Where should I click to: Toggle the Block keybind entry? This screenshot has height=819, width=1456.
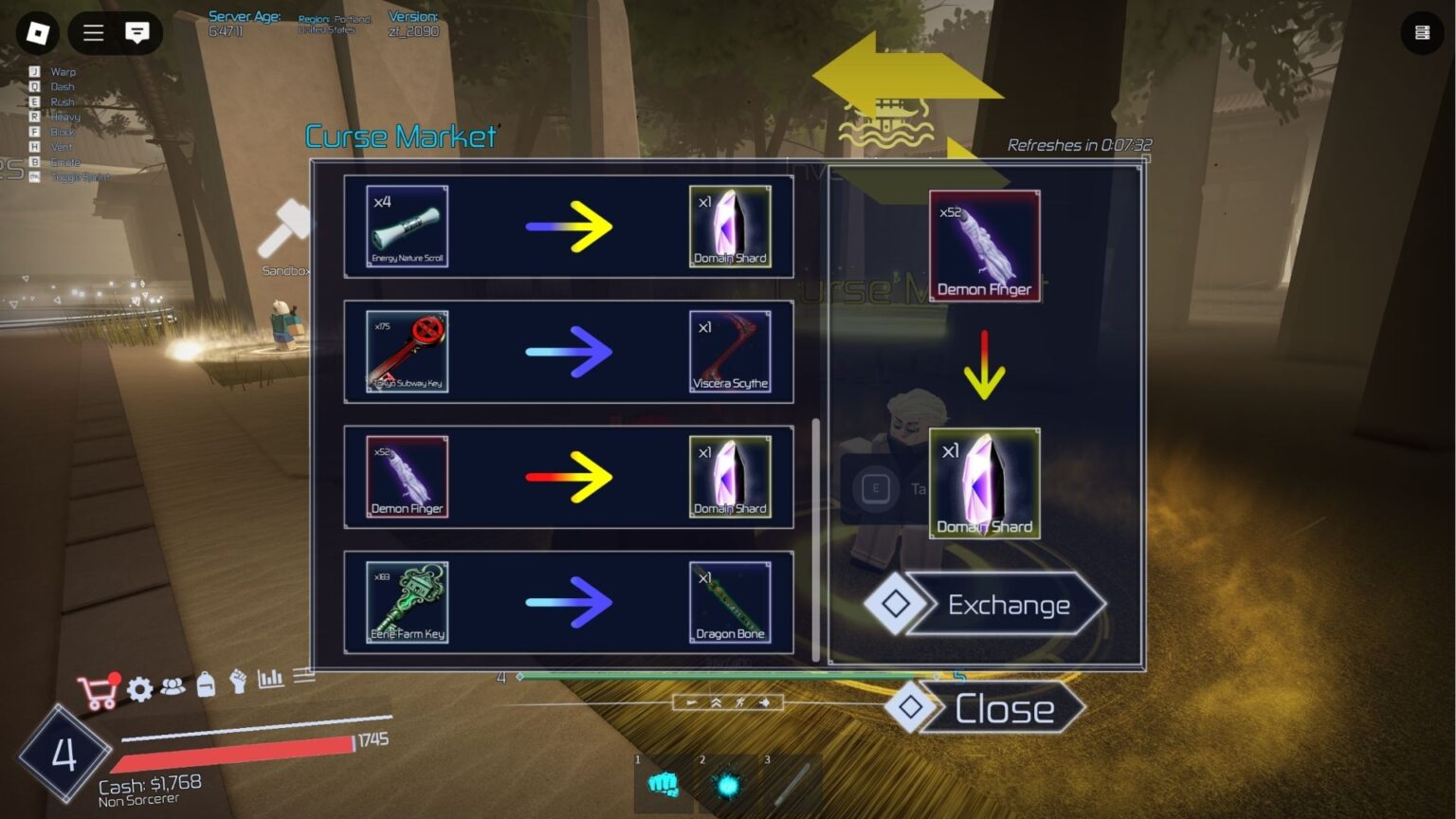pos(61,132)
